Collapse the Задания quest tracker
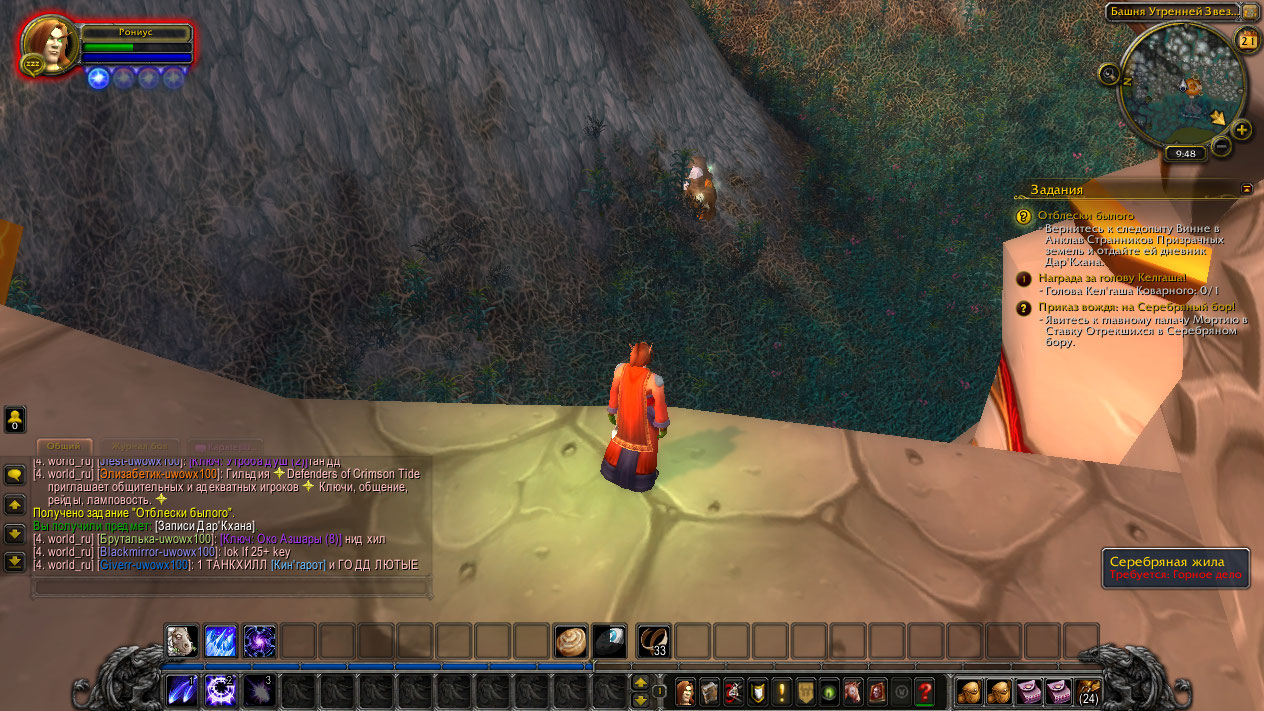Screen dimensions: 1264x711 tap(1247, 188)
